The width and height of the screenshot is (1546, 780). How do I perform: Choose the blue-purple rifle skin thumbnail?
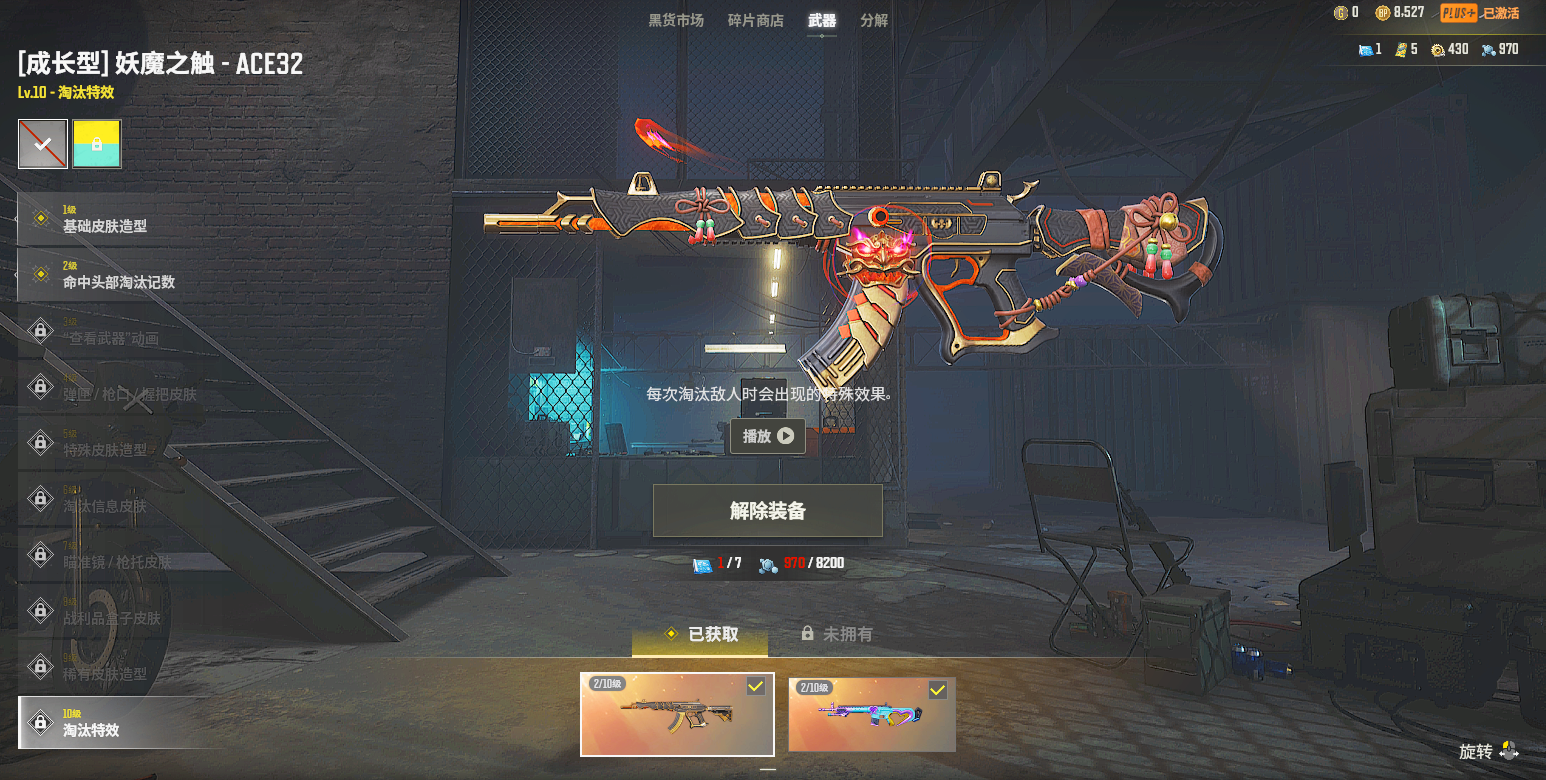coord(871,714)
